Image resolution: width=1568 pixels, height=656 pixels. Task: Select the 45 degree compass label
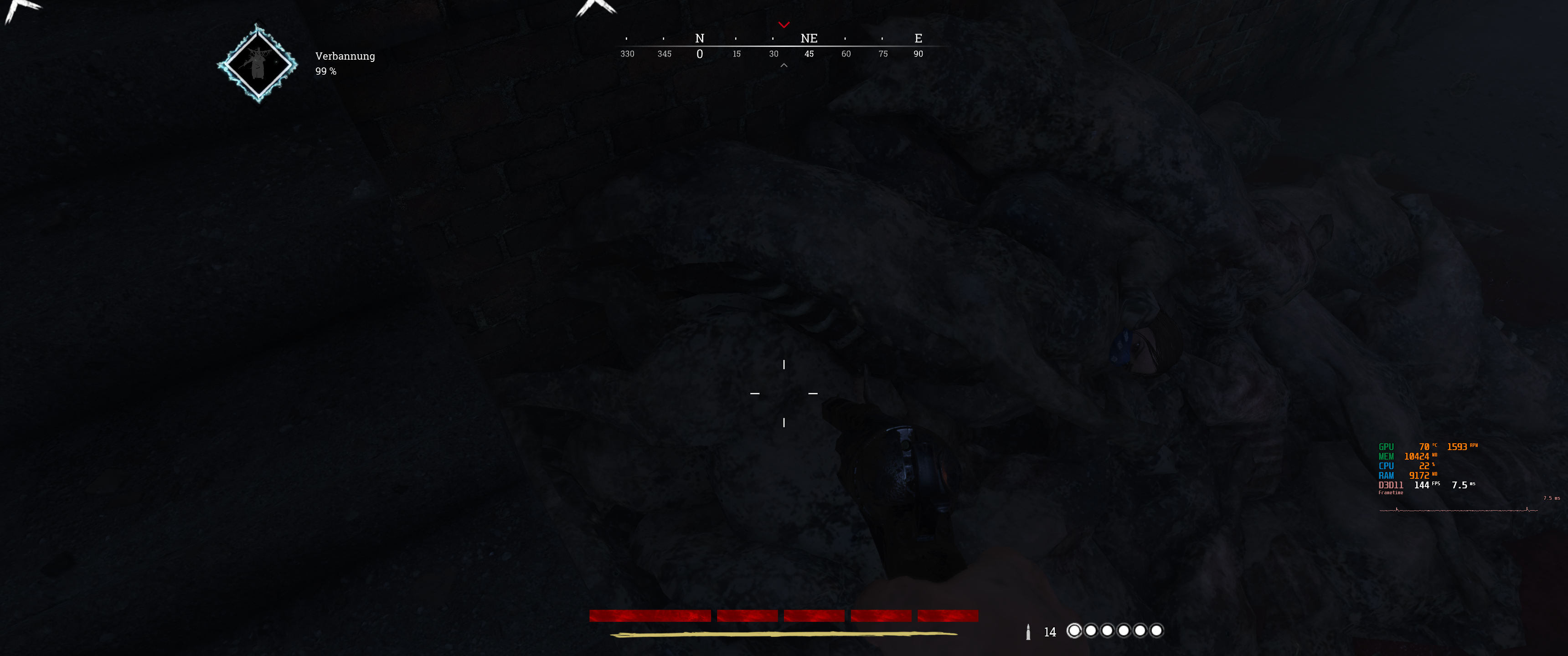tap(809, 54)
